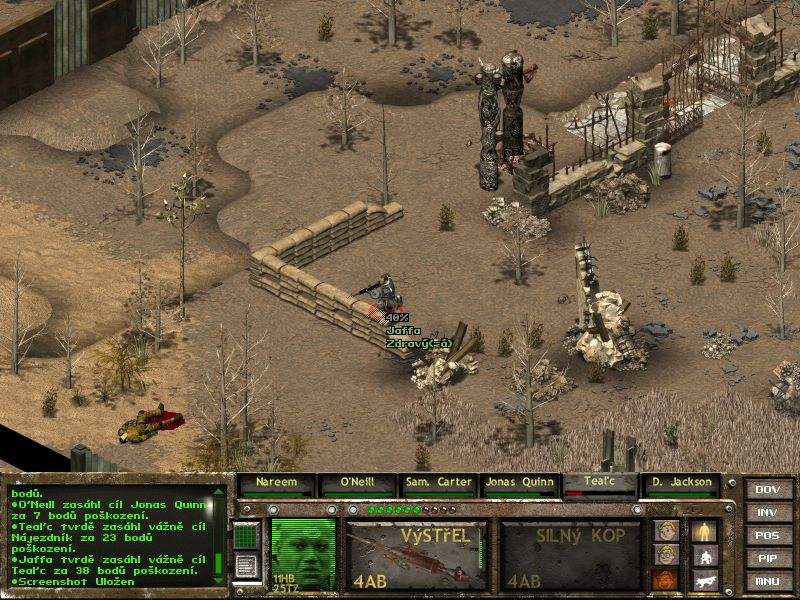Viewport: 800px width, 600px height.
Task: Select the Teal'c squad tab
Action: pos(600,482)
